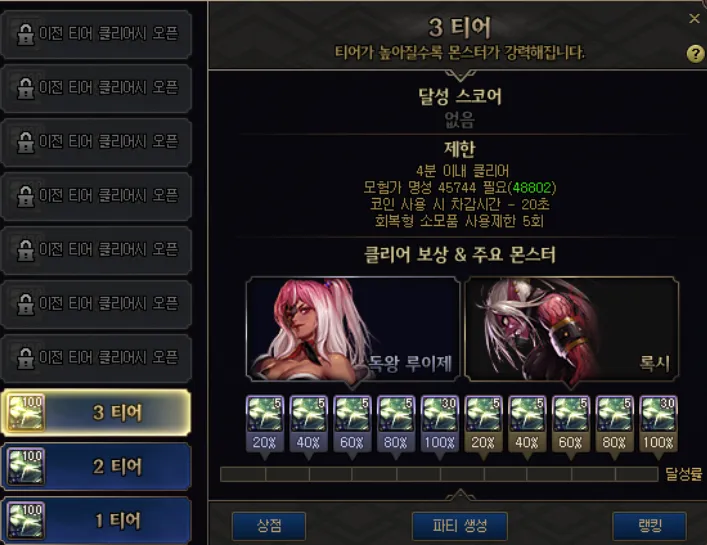The height and width of the screenshot is (545, 707).
Task: Open the 랭킹 ranking board
Action: [649, 526]
